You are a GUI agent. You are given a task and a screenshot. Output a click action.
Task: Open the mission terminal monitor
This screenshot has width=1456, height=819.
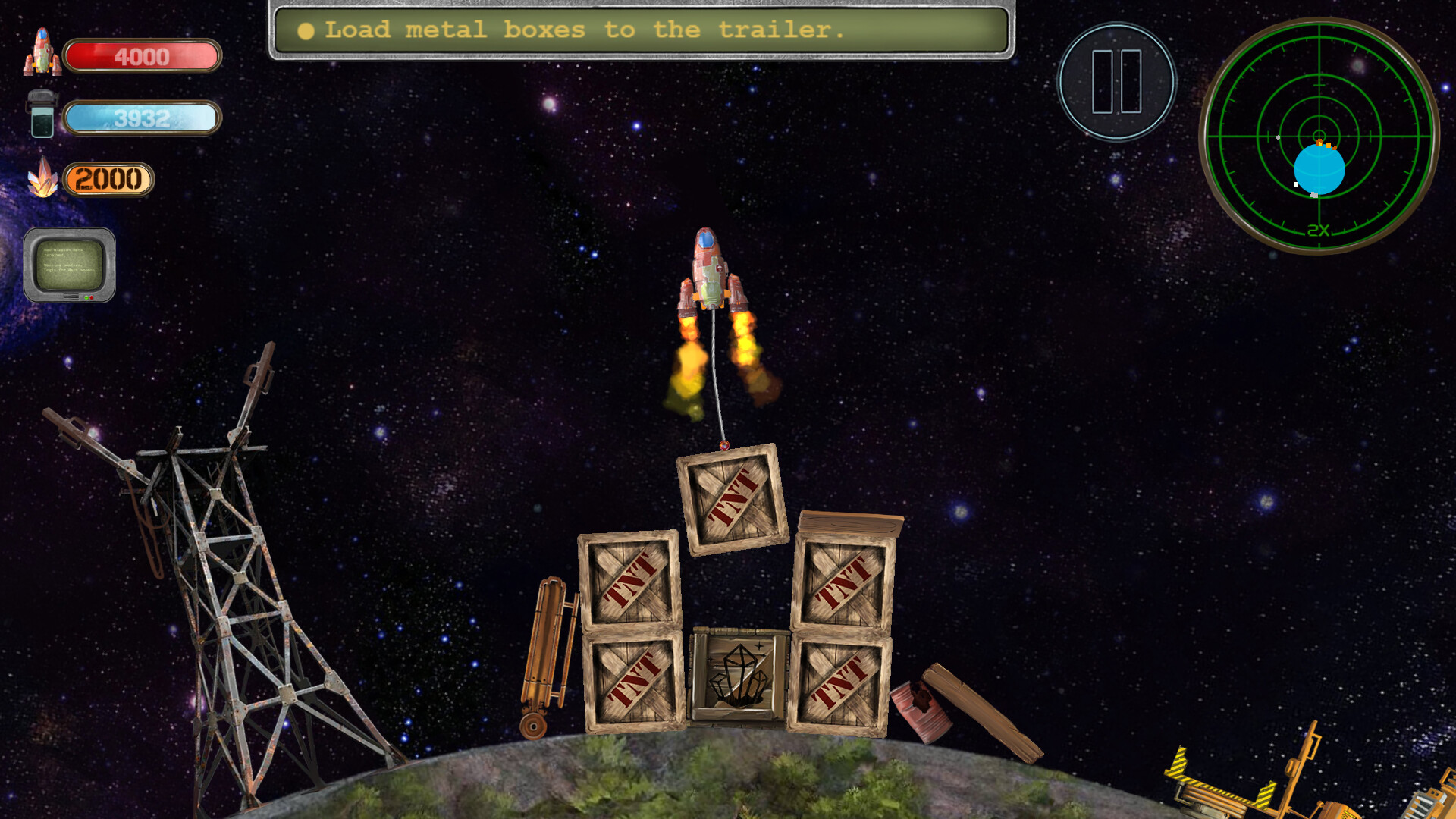(x=71, y=264)
